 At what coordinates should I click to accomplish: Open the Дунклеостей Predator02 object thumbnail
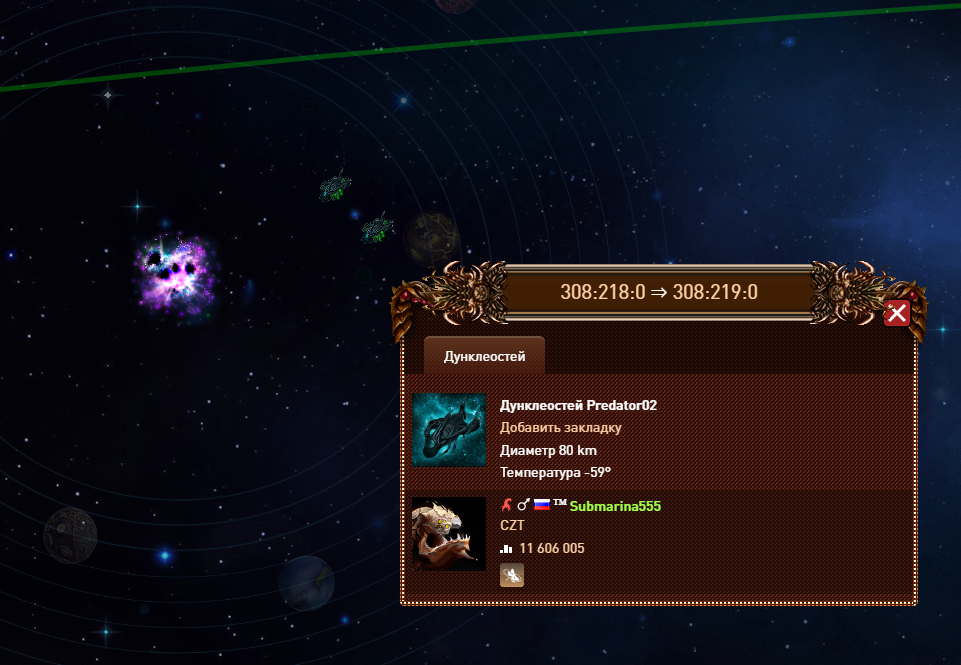(x=448, y=430)
